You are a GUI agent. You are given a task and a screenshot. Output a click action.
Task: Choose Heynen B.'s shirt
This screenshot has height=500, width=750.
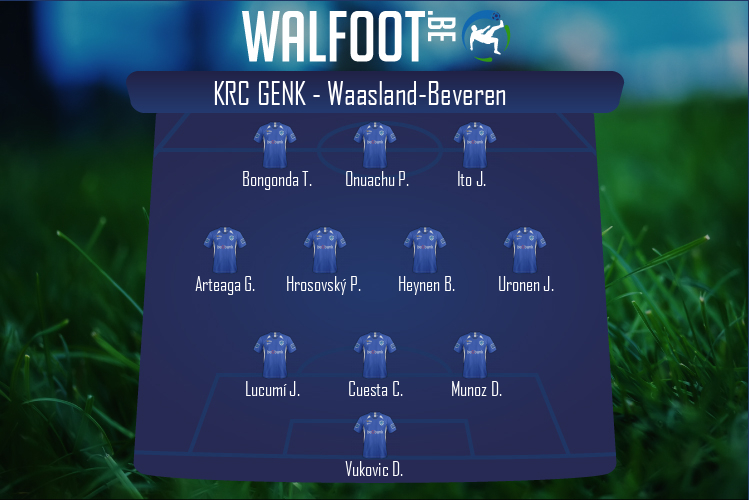click(x=425, y=250)
